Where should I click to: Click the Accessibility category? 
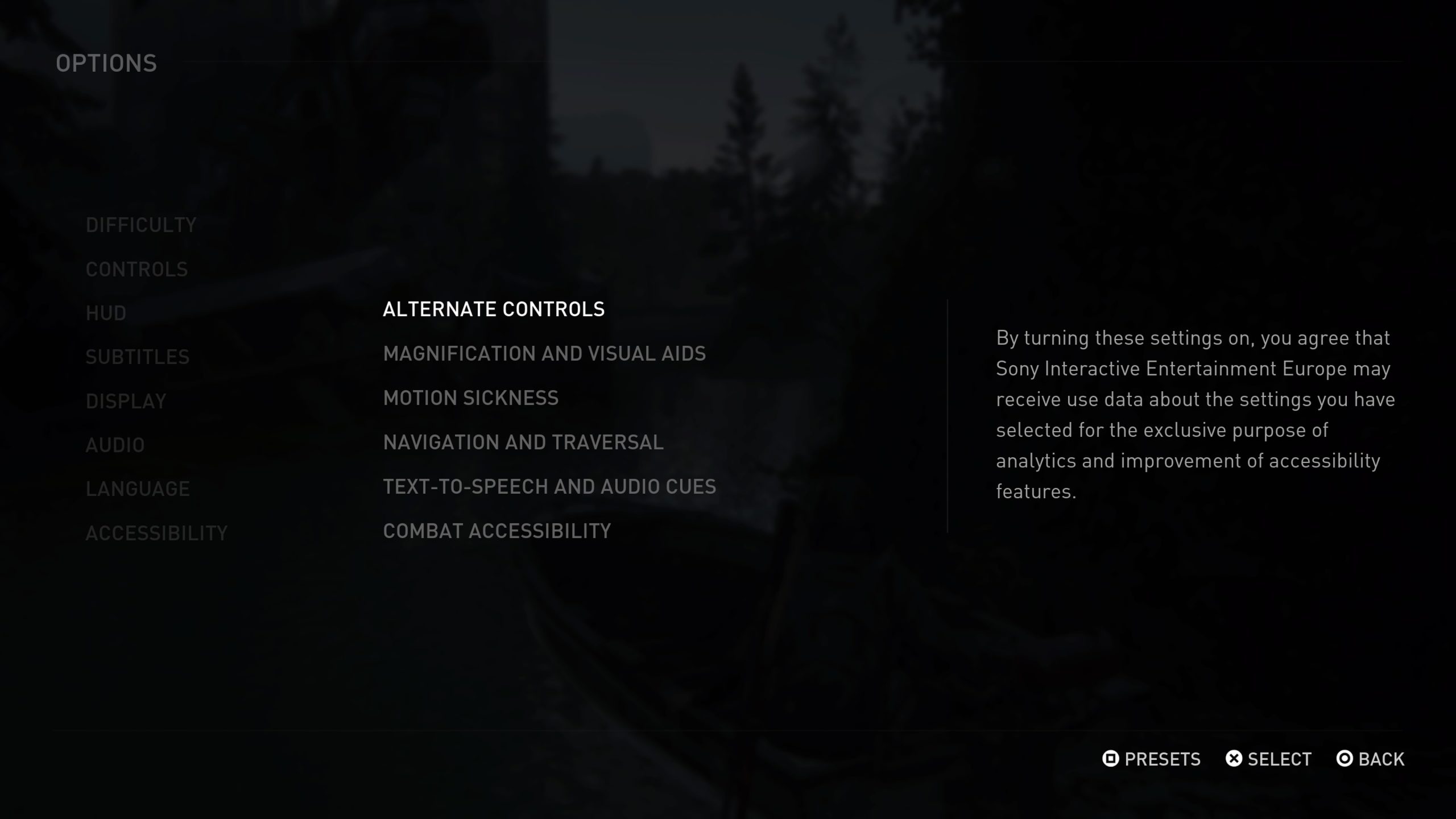coord(156,533)
